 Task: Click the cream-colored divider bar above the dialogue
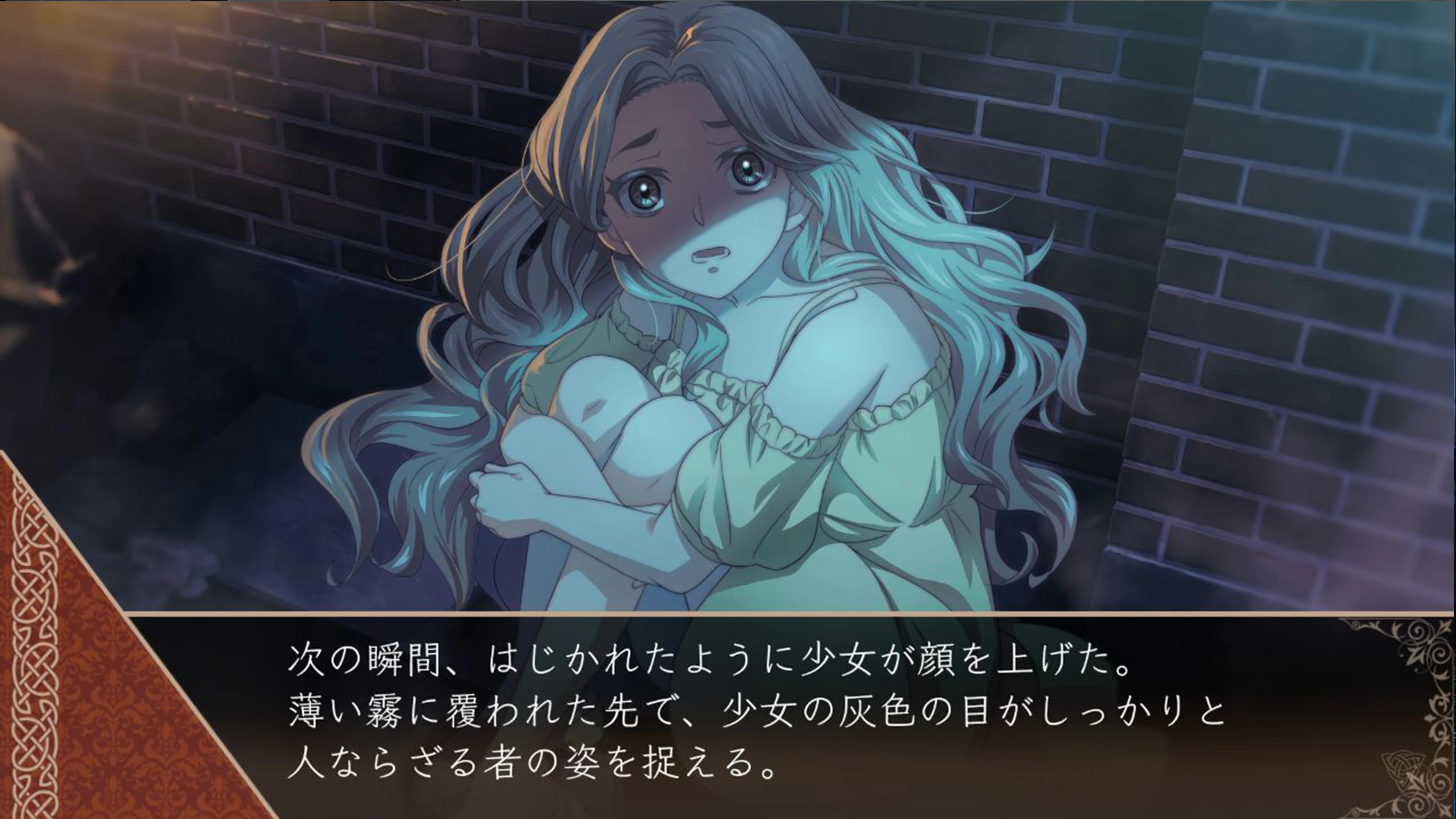click(791, 614)
